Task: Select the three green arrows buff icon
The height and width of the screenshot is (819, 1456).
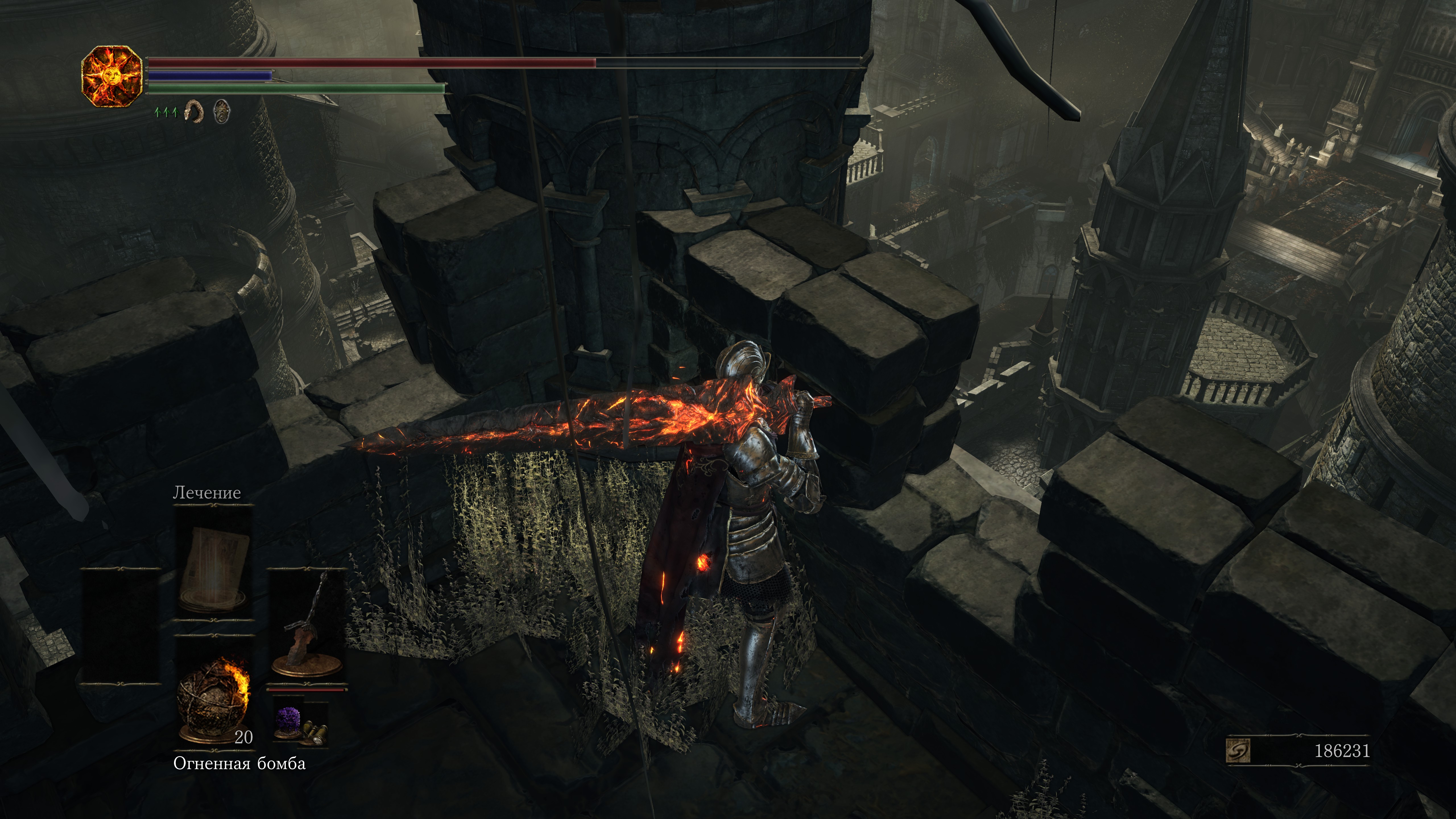Action: (x=166, y=112)
